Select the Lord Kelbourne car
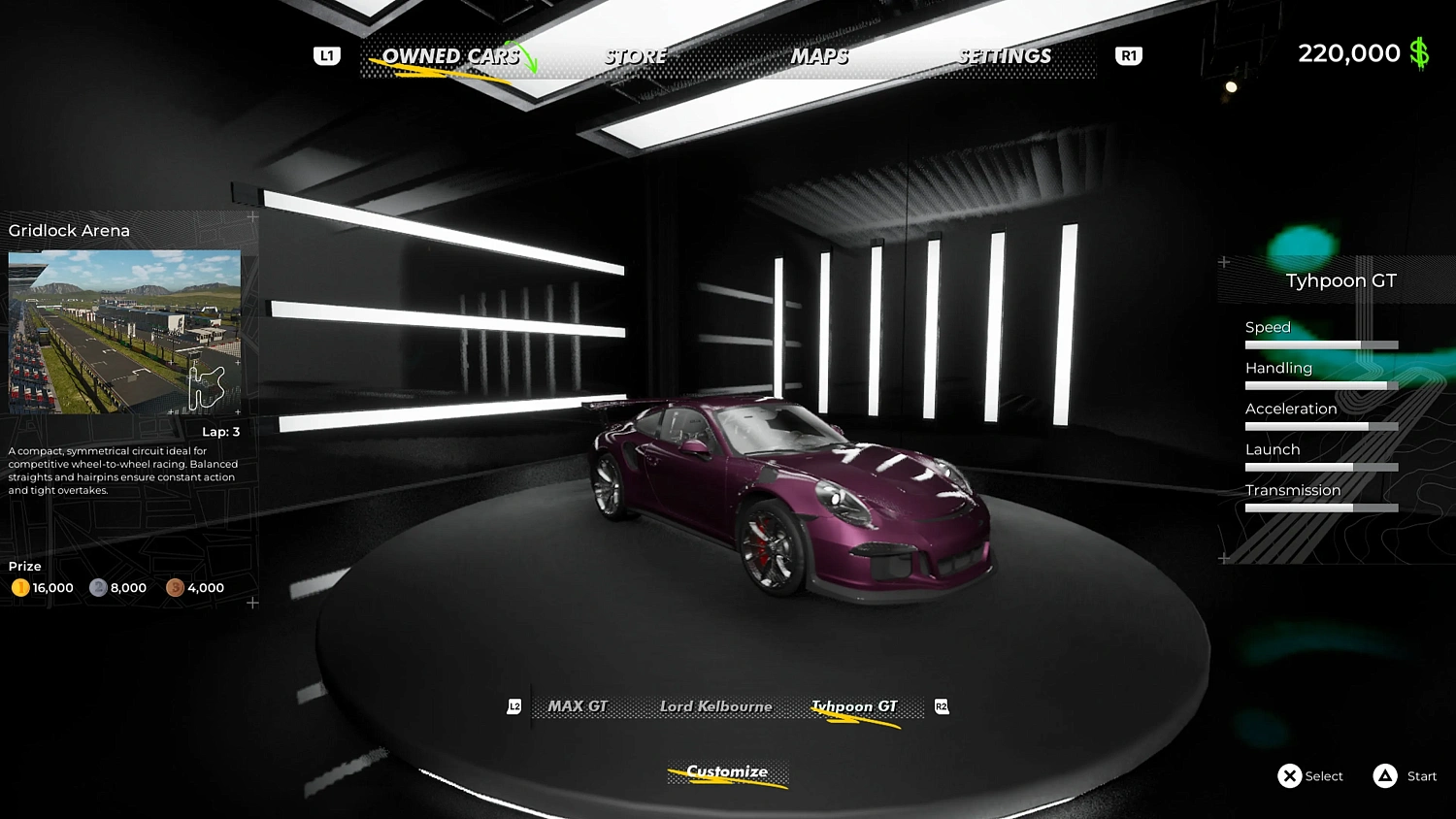This screenshot has height=819, width=1456. (715, 705)
